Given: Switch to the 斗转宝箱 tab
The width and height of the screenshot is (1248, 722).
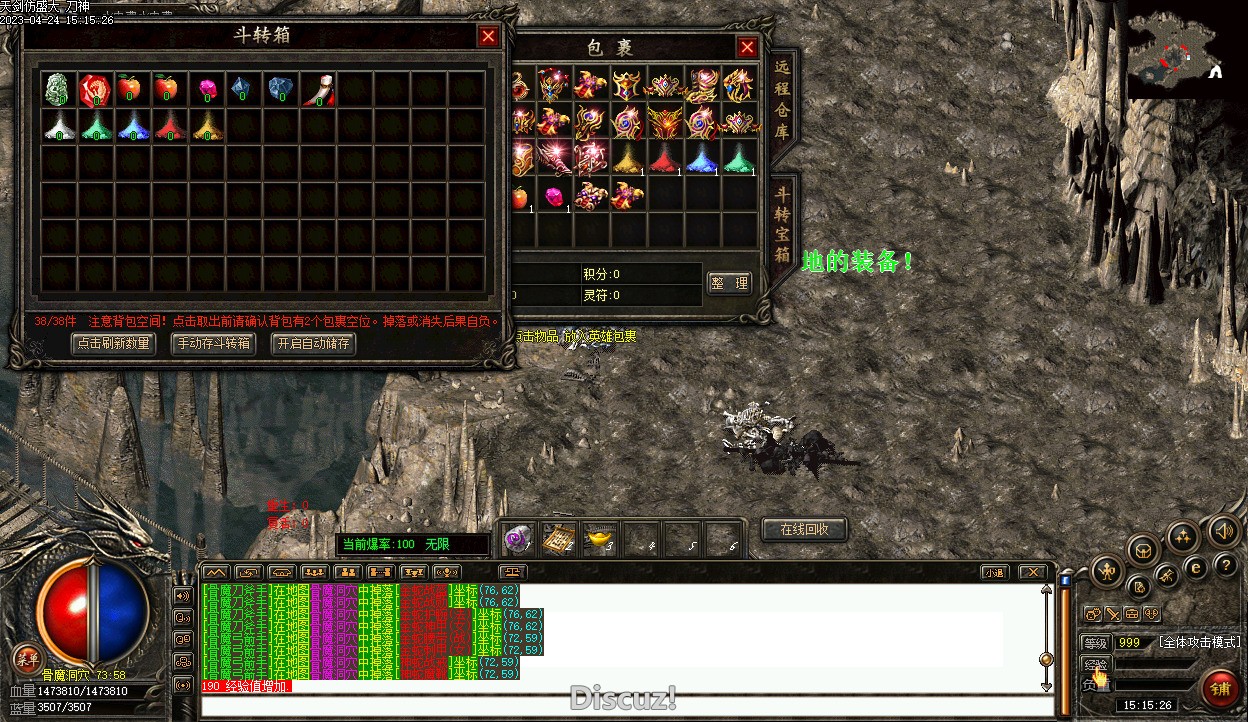Looking at the screenshot, I should tap(782, 222).
